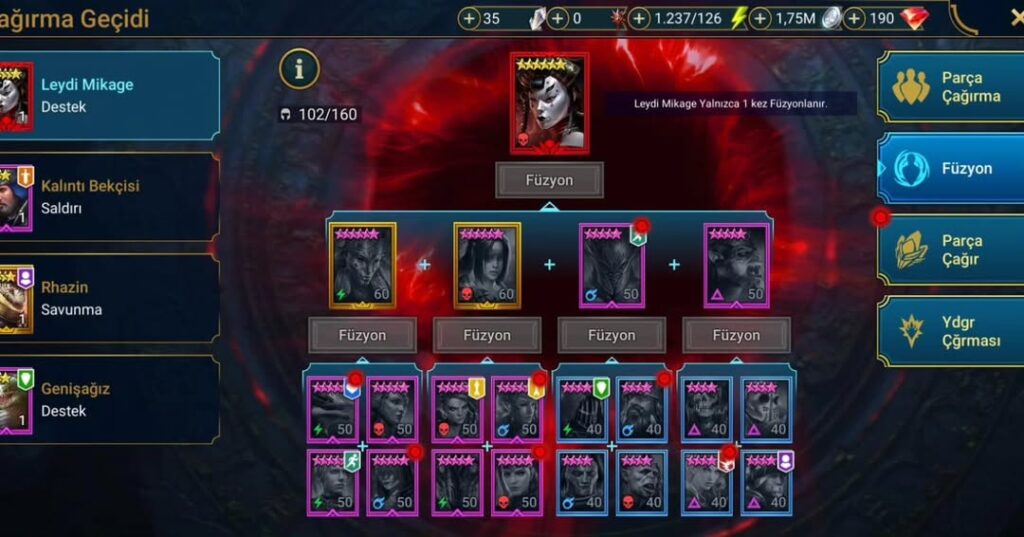Close the summoning portal screen
Screen dimensions: 1024x537
(1014, 17)
